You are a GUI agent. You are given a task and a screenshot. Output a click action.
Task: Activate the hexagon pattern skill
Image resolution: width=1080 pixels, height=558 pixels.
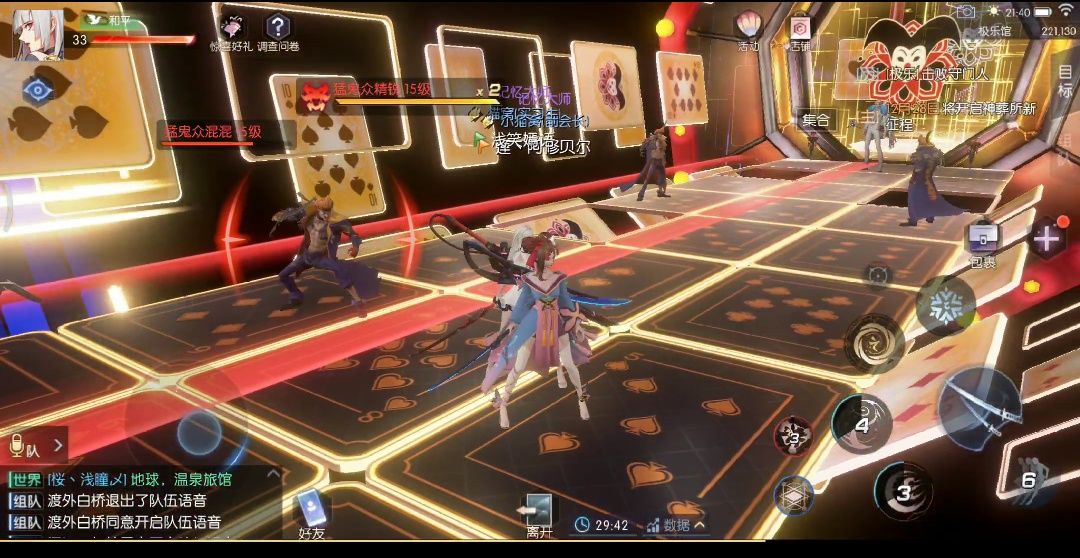[x=794, y=494]
